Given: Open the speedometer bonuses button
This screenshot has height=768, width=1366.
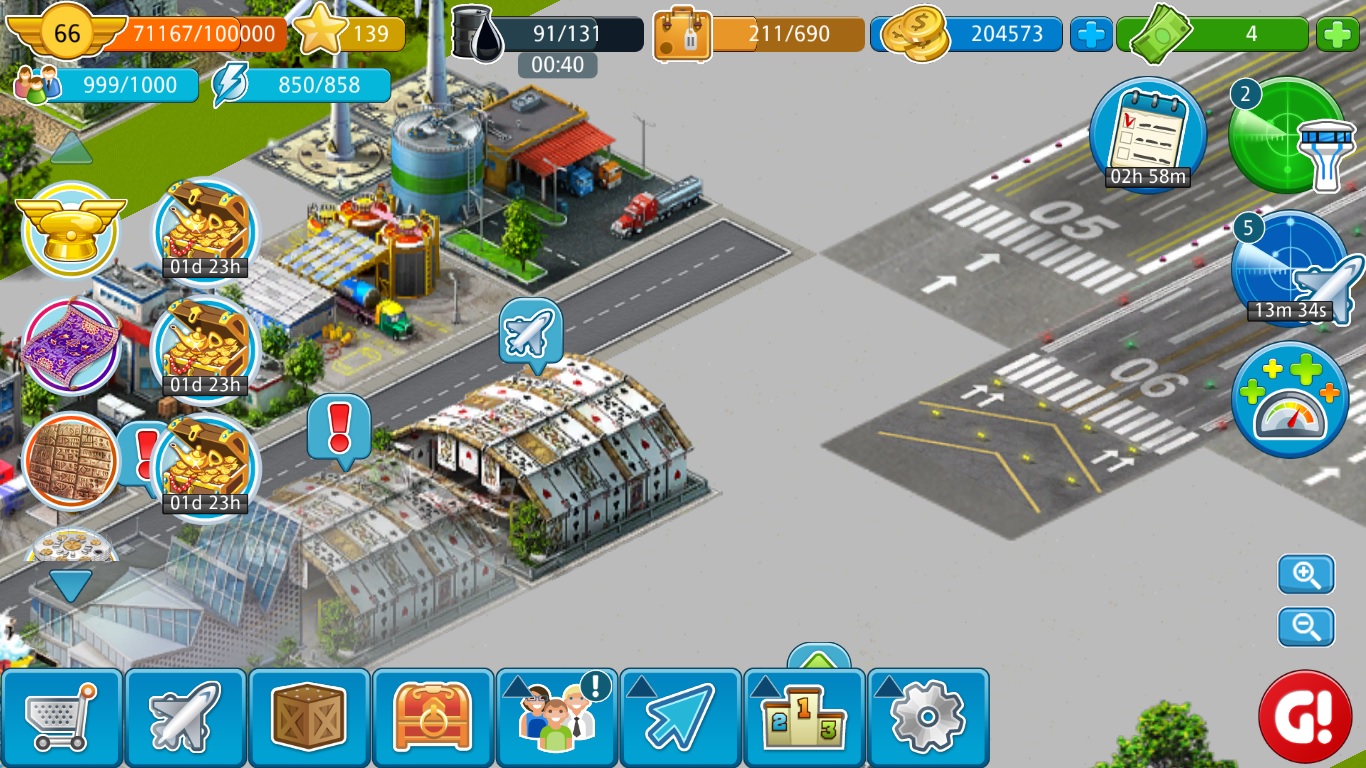Looking at the screenshot, I should (x=1290, y=400).
